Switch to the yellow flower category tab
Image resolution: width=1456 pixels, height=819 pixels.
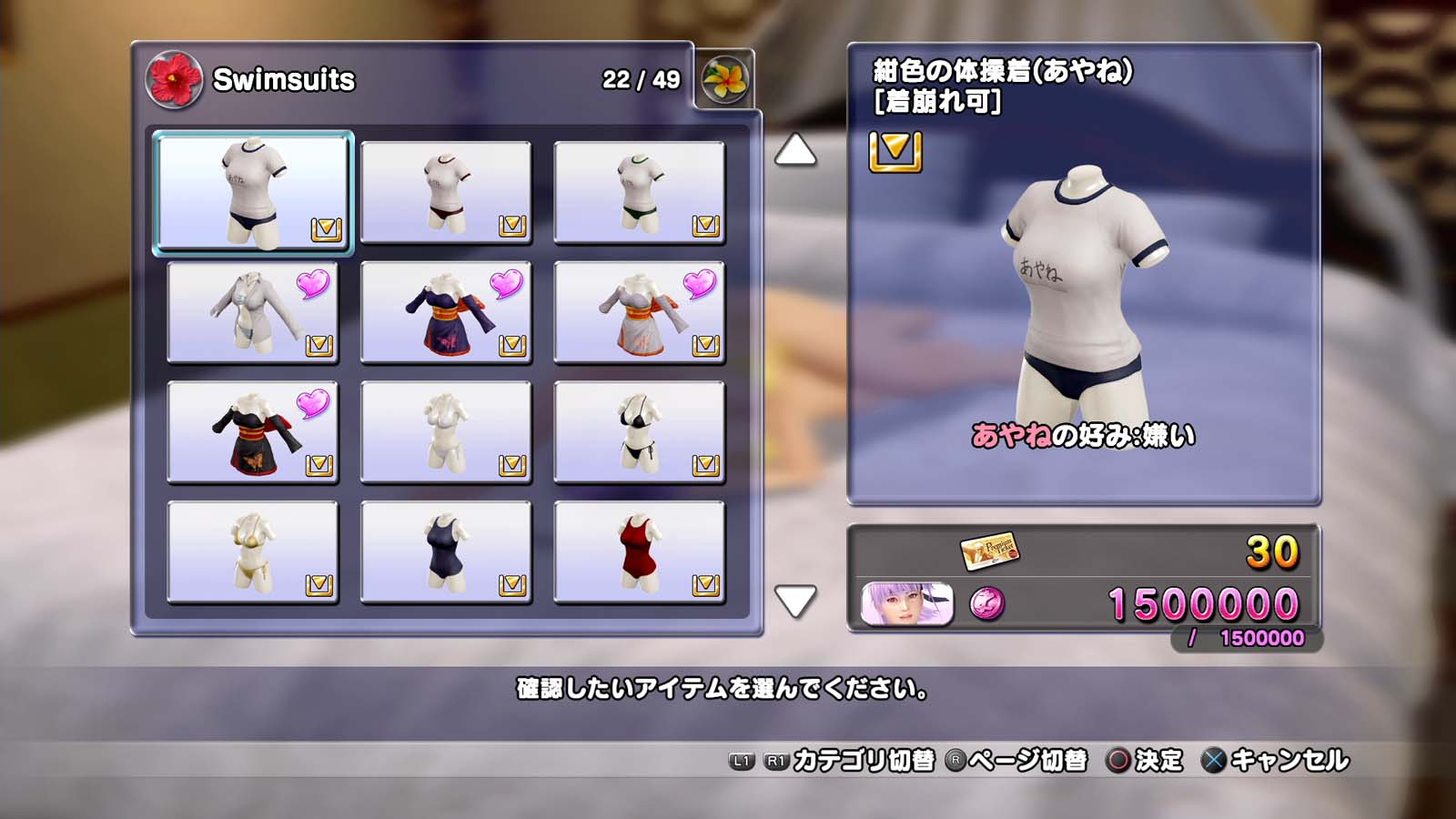(x=724, y=80)
